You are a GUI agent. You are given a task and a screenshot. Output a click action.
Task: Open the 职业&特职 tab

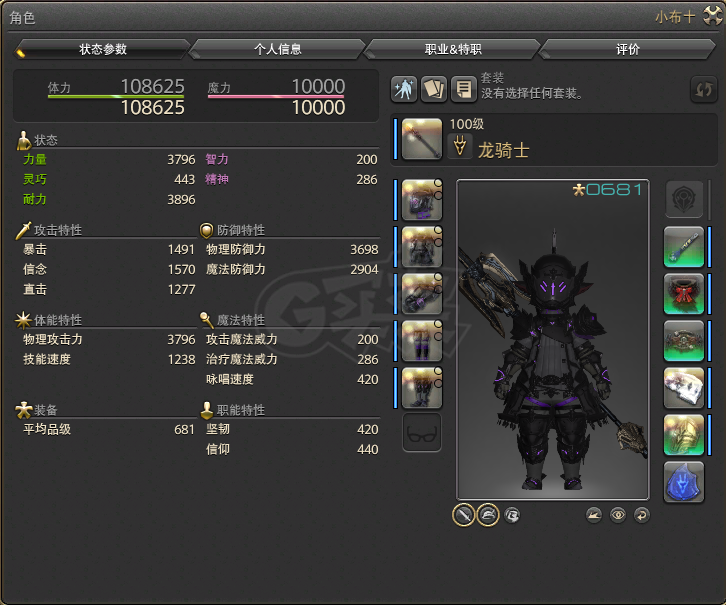pyautogui.click(x=453, y=49)
